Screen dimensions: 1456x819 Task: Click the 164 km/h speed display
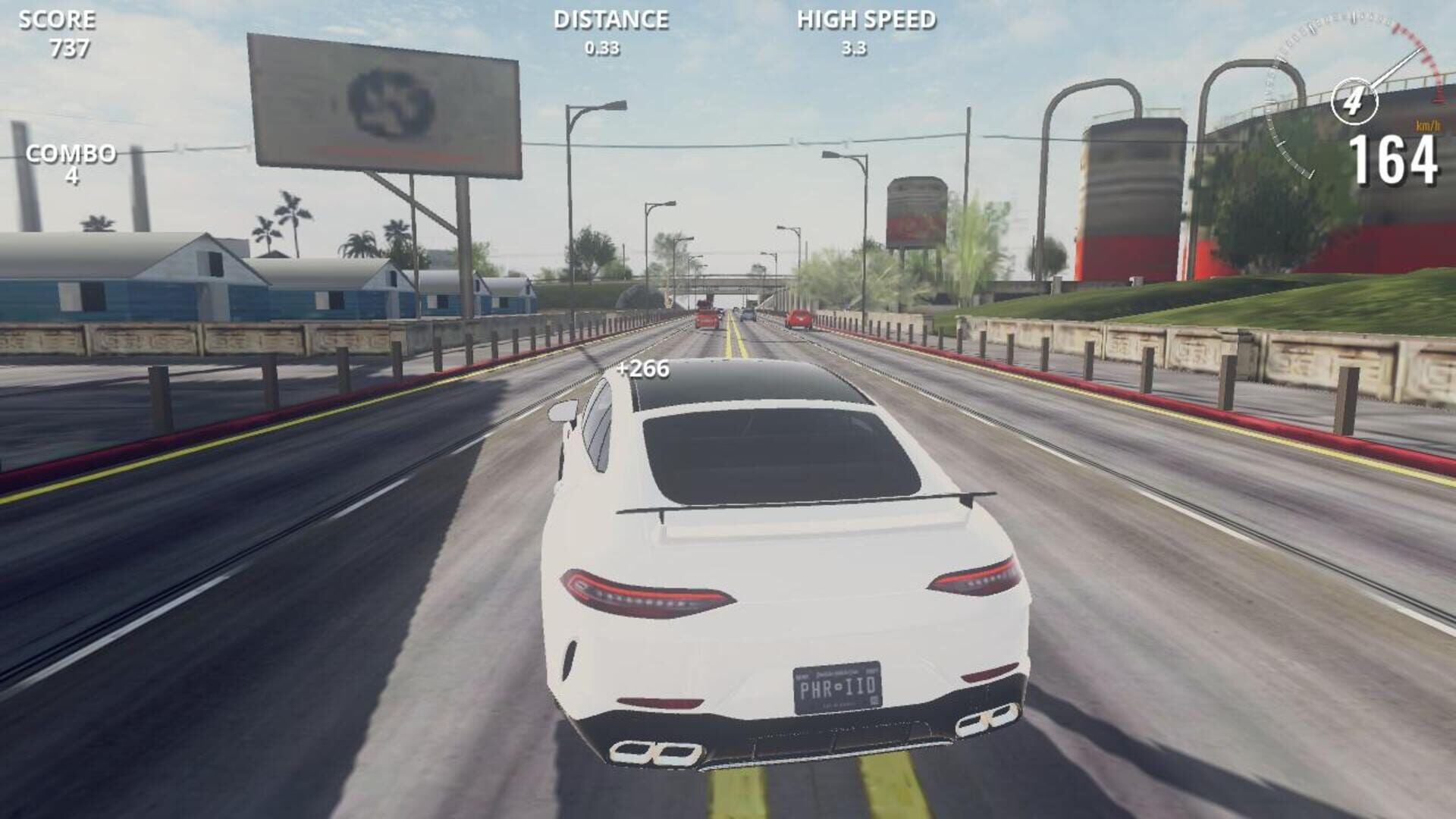pyautogui.click(x=1395, y=159)
